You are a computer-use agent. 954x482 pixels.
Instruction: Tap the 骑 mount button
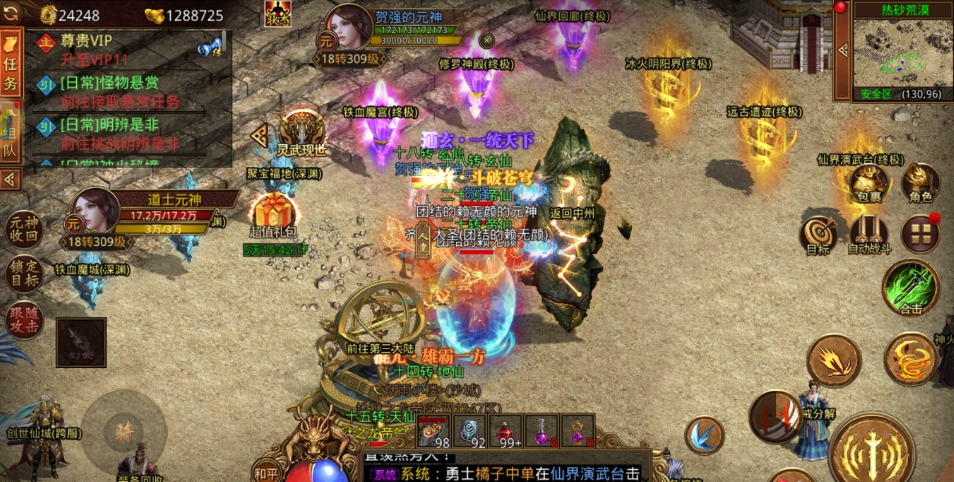click(x=125, y=430)
